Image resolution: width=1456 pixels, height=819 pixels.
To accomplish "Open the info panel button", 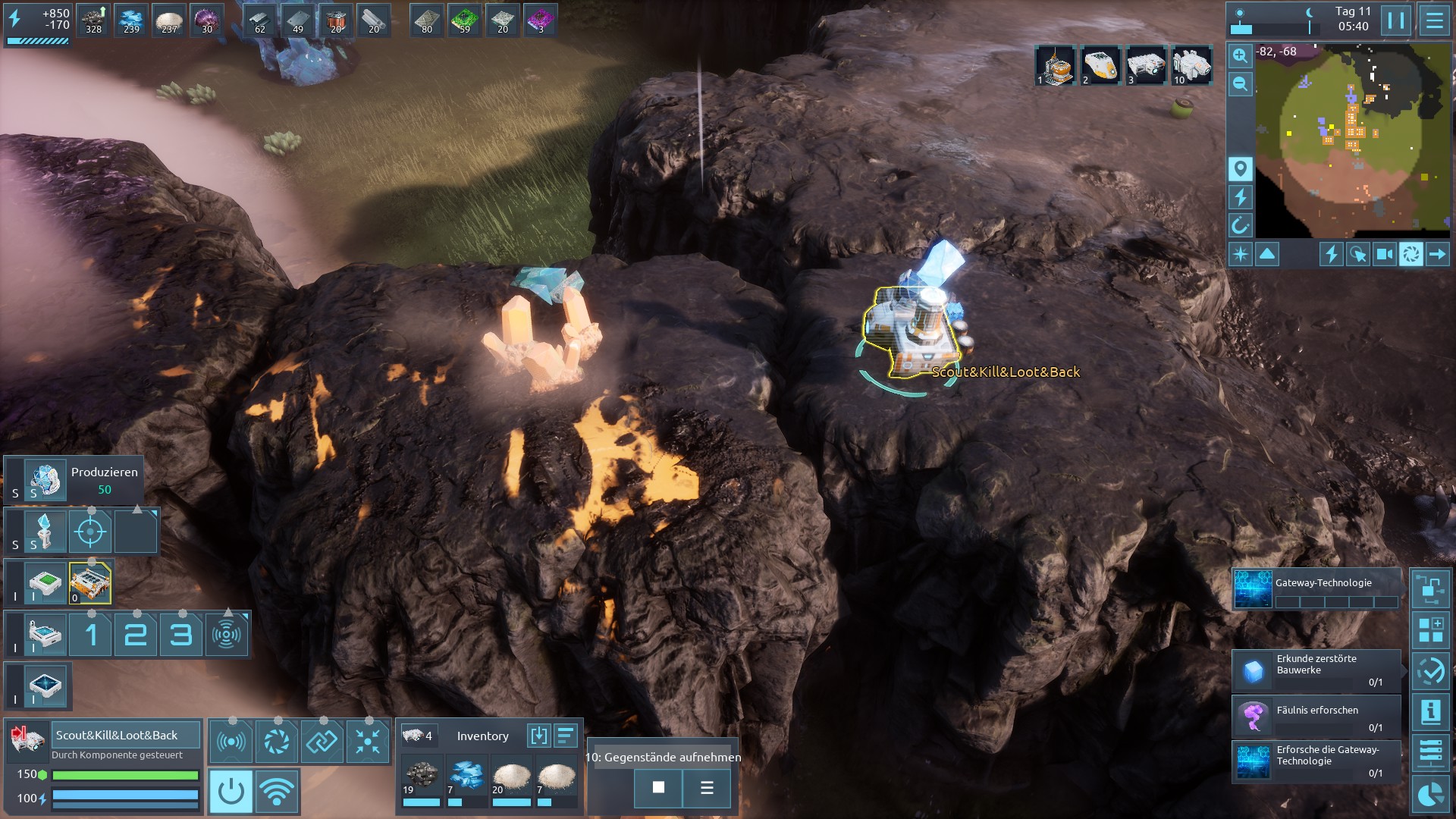I will coord(1431,712).
